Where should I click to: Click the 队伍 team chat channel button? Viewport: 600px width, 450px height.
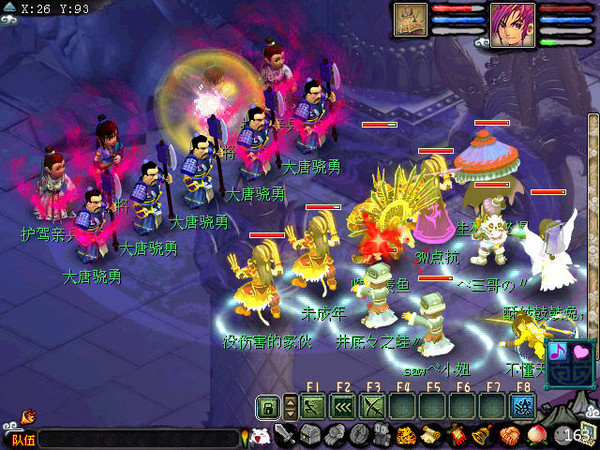point(22,438)
